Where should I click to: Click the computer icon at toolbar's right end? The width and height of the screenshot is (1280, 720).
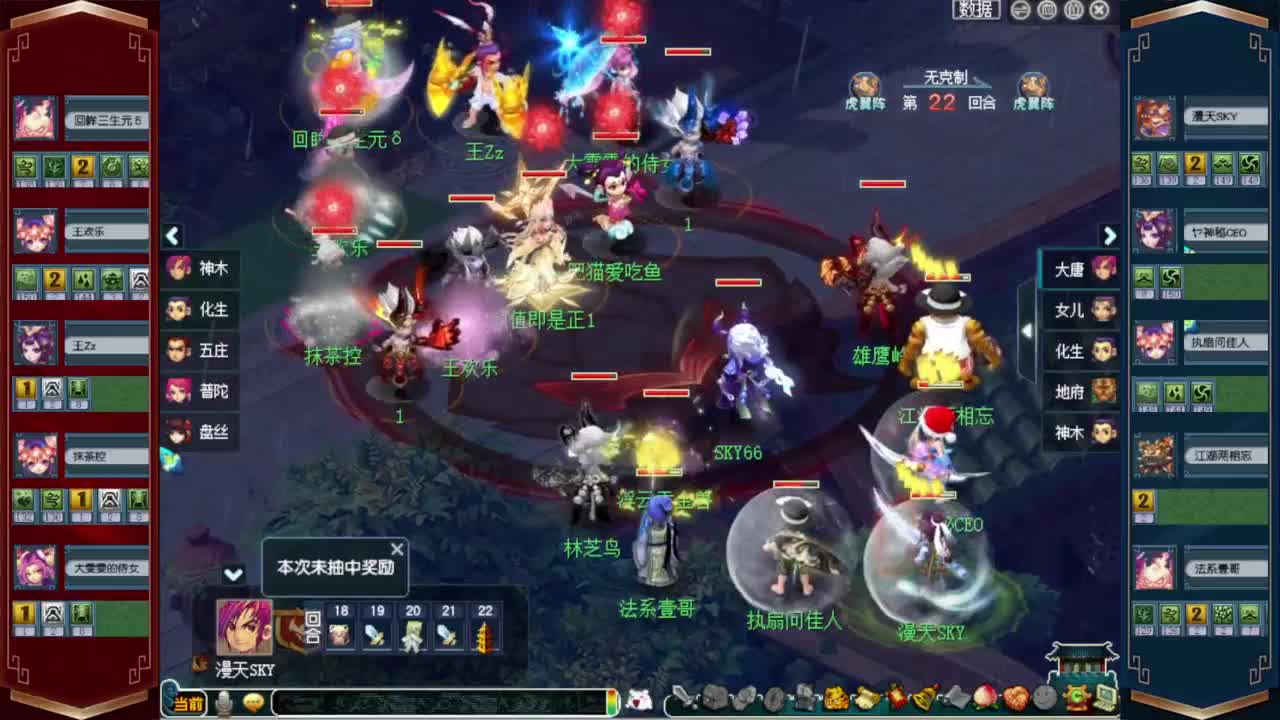tap(1105, 699)
